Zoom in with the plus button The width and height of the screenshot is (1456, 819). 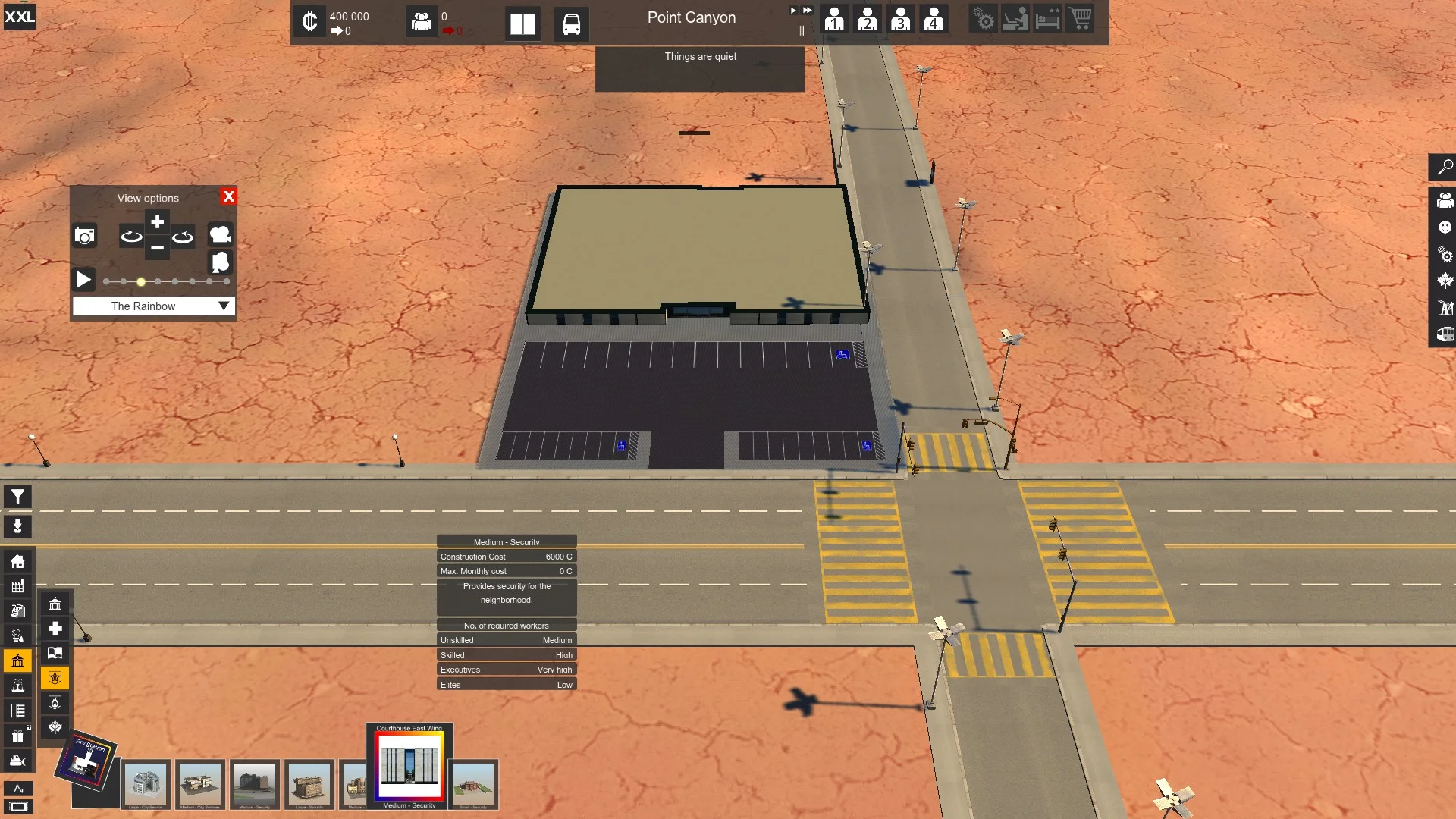157,222
